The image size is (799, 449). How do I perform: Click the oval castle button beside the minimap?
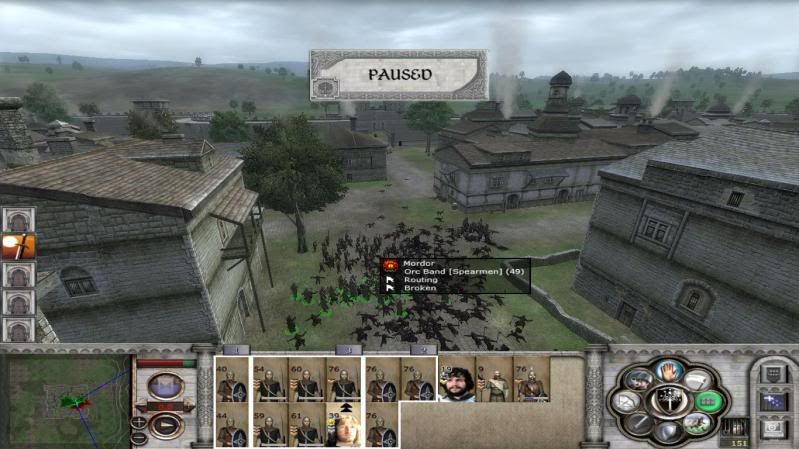click(166, 385)
